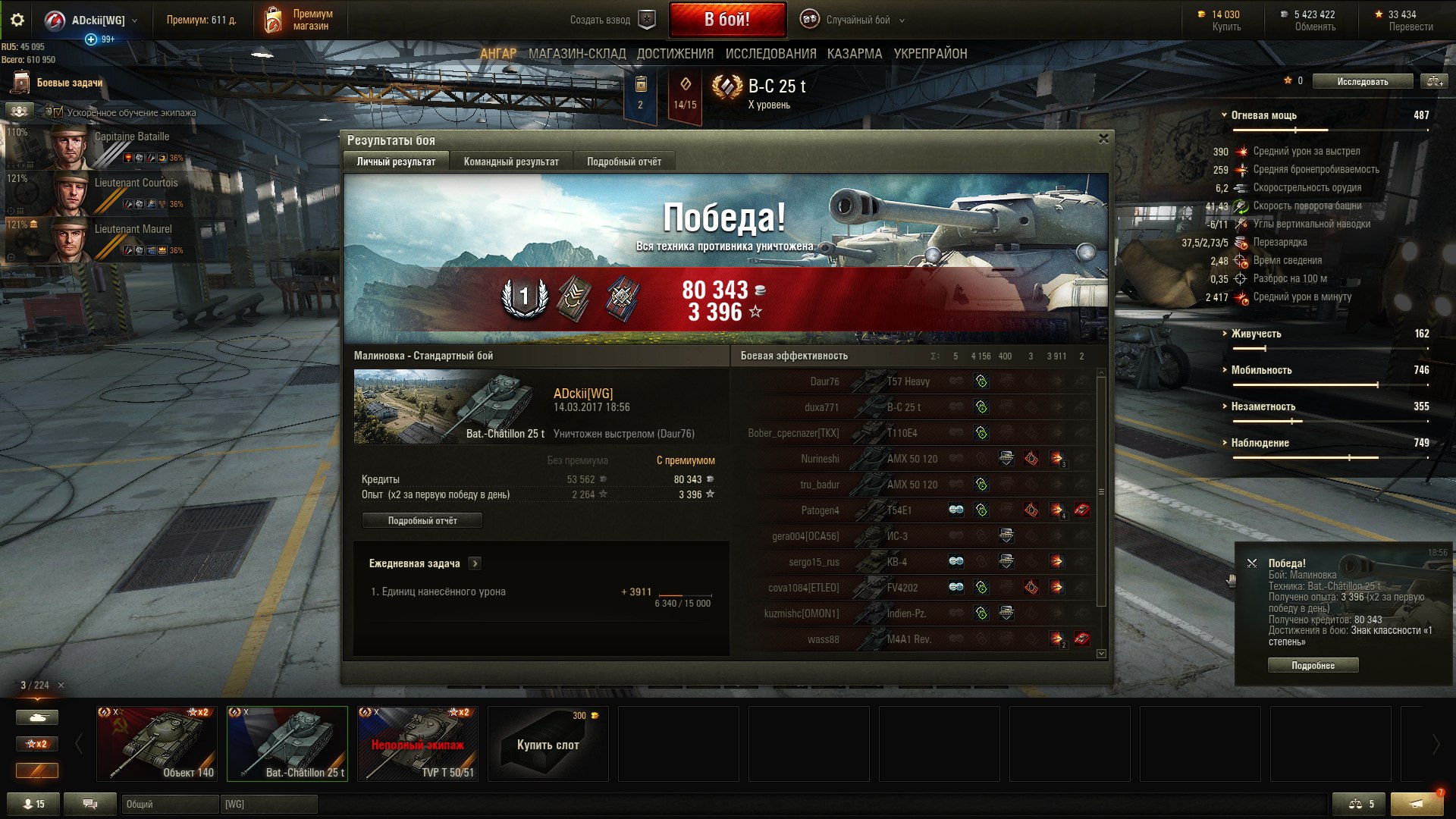Screen dimensions: 1456x819
Task: Click the Исследовать button
Action: pos(1362,81)
